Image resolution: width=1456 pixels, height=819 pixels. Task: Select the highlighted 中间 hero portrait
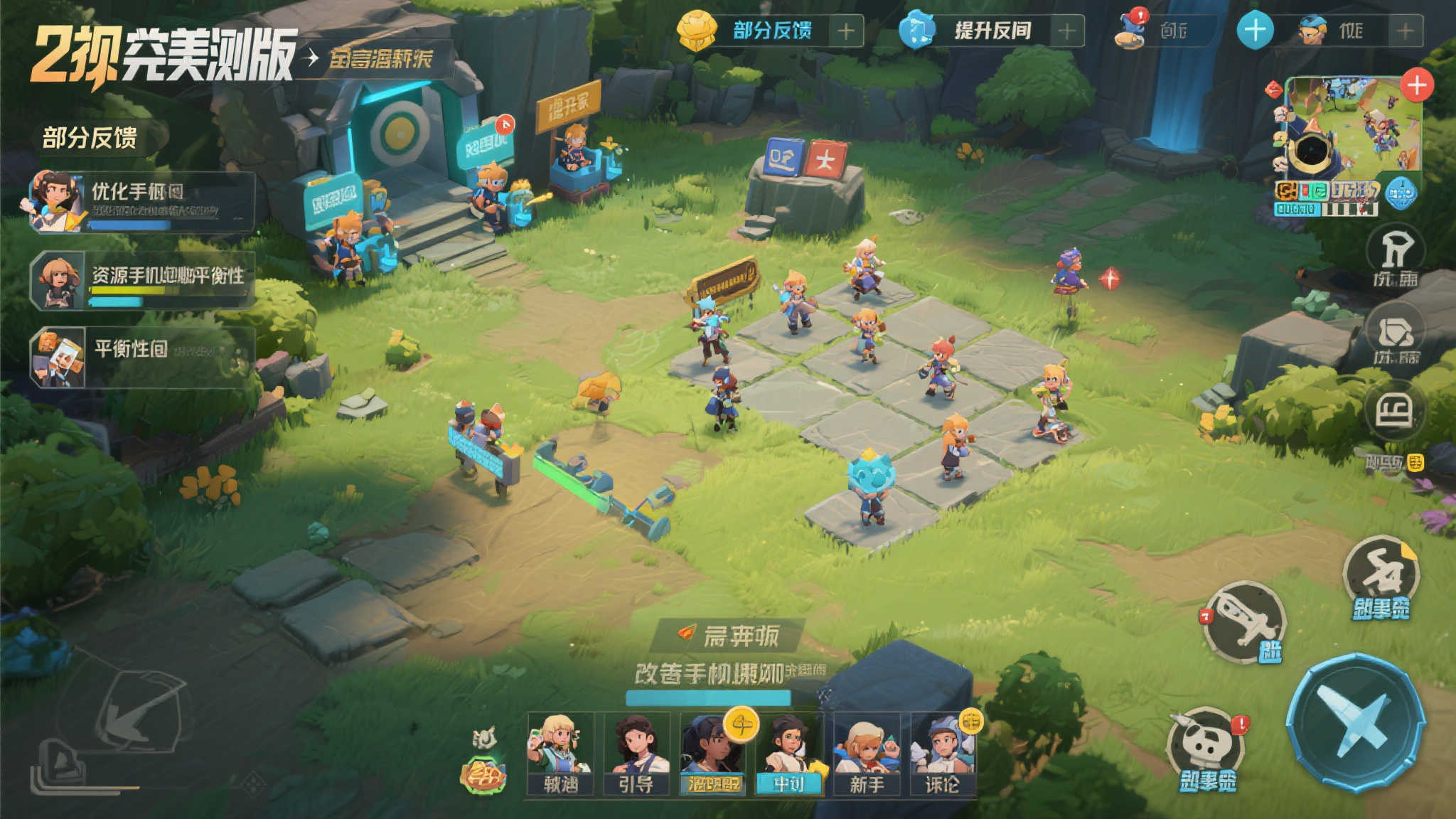coord(789,752)
